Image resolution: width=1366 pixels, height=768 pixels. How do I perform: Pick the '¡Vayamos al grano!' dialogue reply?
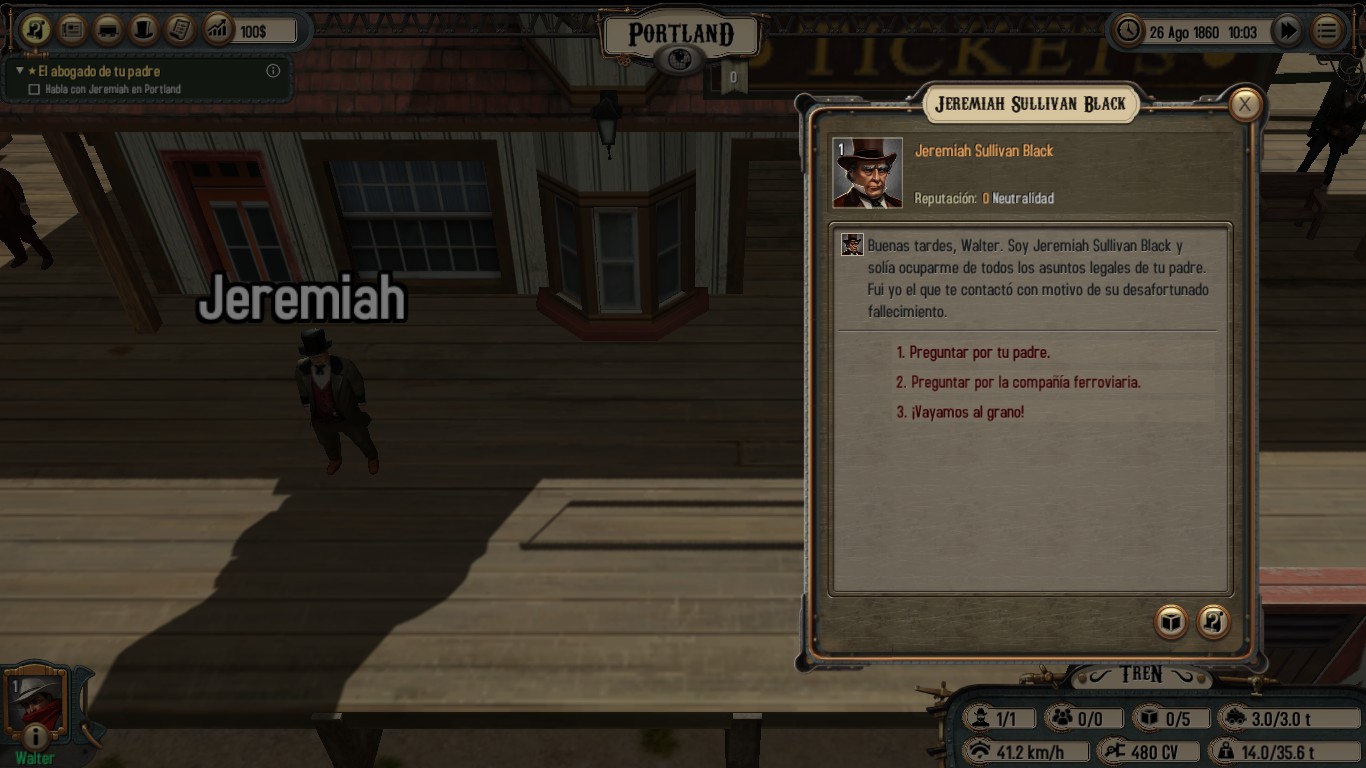point(960,412)
